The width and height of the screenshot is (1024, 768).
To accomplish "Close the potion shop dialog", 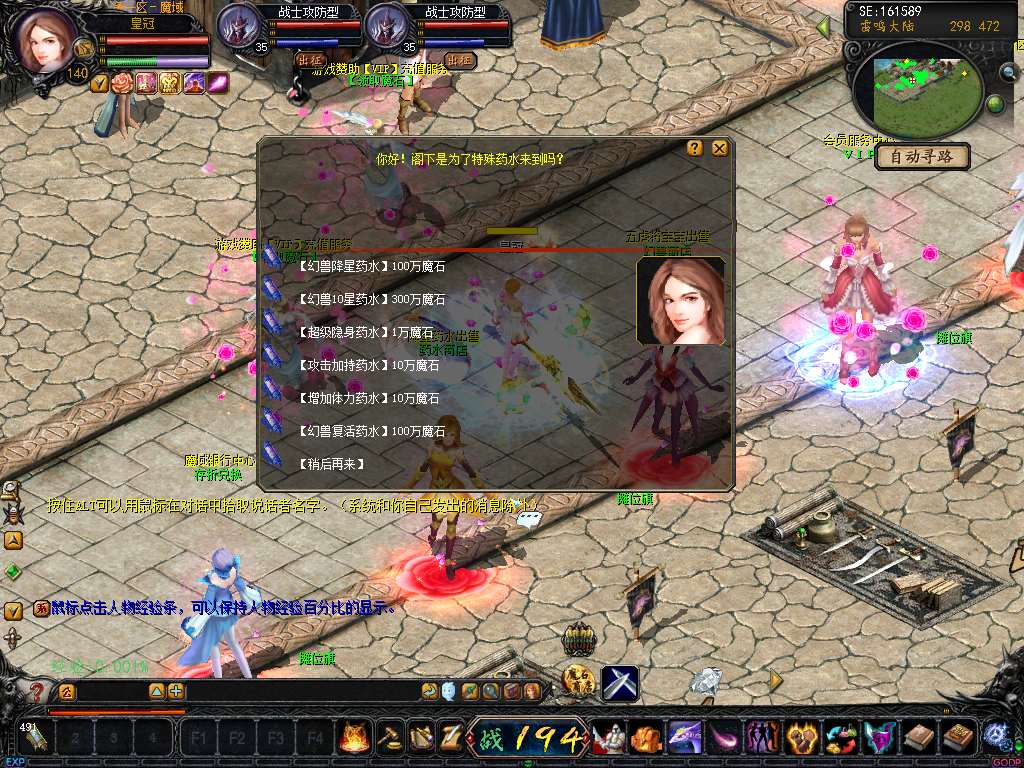I will click(719, 148).
